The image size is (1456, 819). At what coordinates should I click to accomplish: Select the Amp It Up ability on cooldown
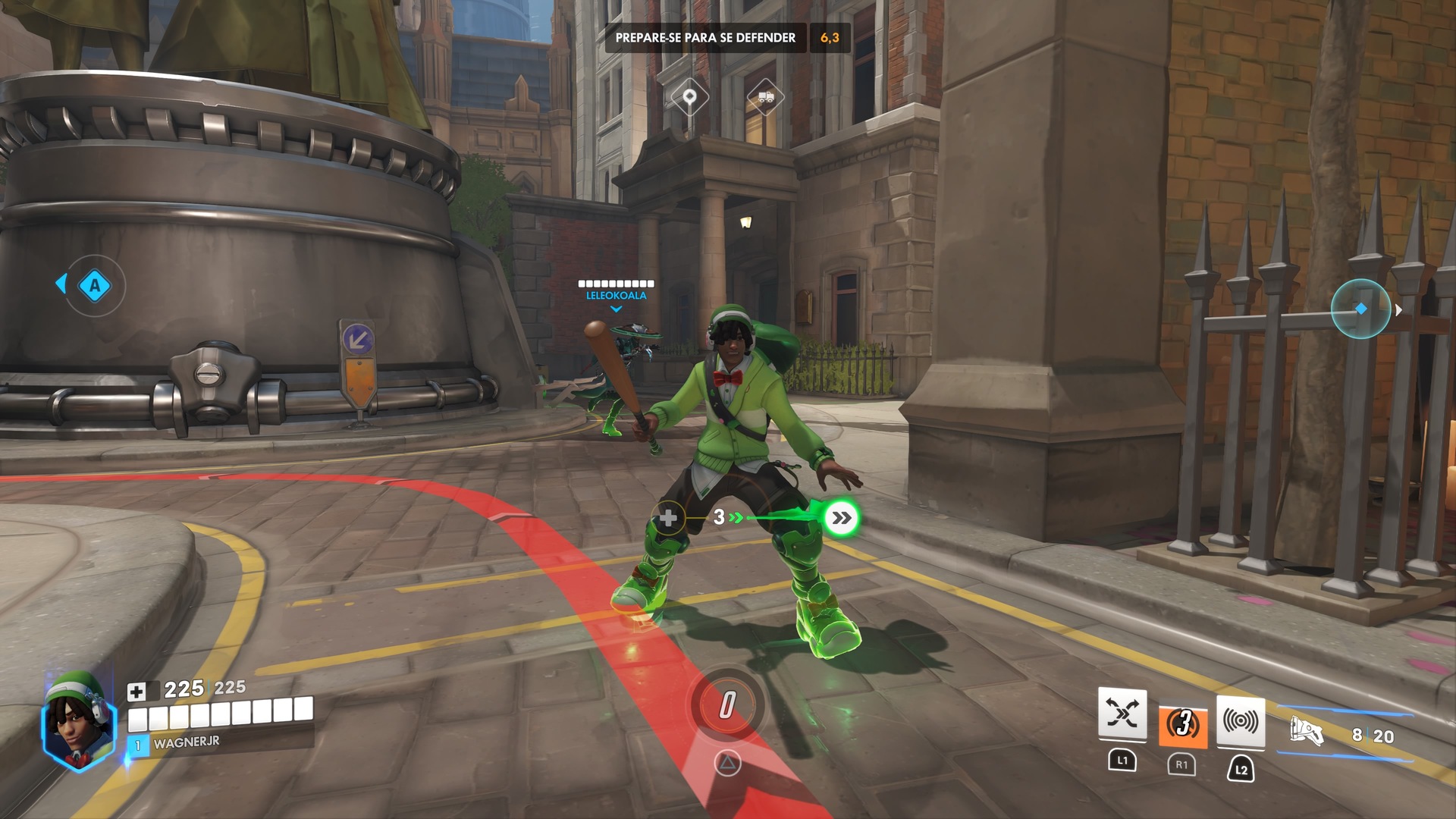[1182, 724]
